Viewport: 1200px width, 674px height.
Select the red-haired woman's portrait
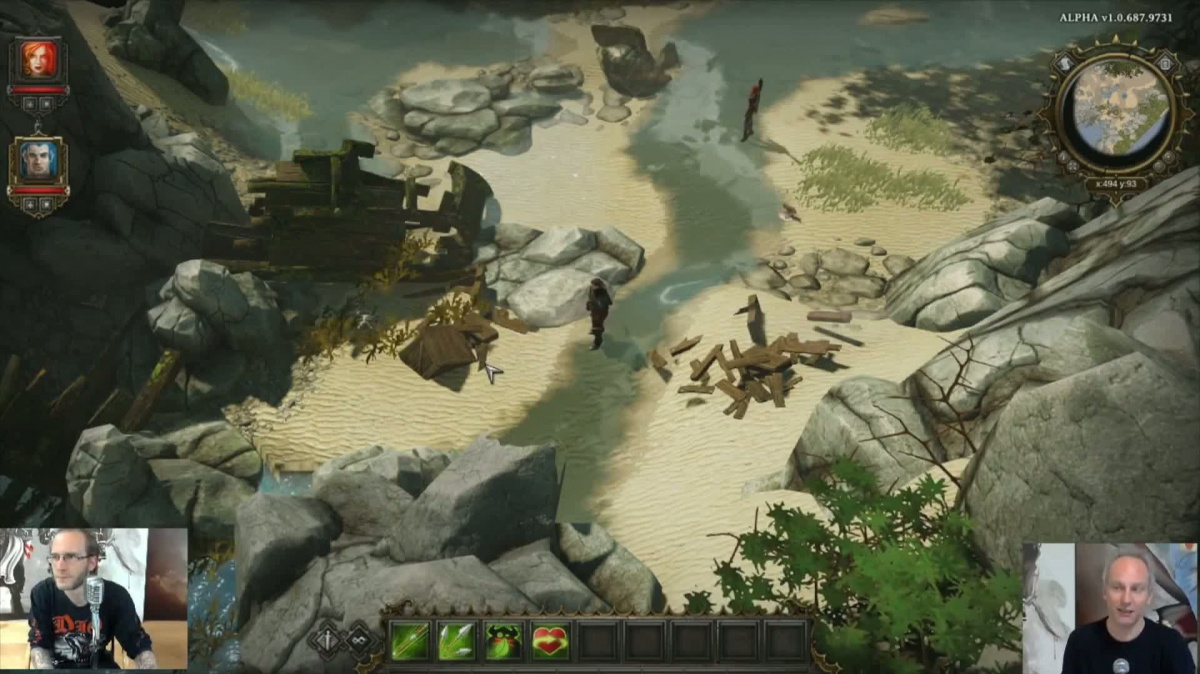[38, 60]
